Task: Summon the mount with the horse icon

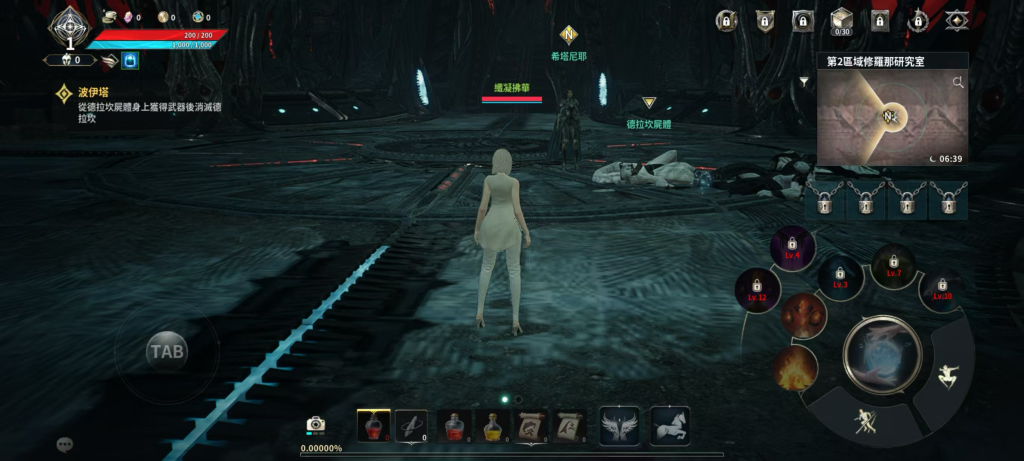Action: (669, 425)
